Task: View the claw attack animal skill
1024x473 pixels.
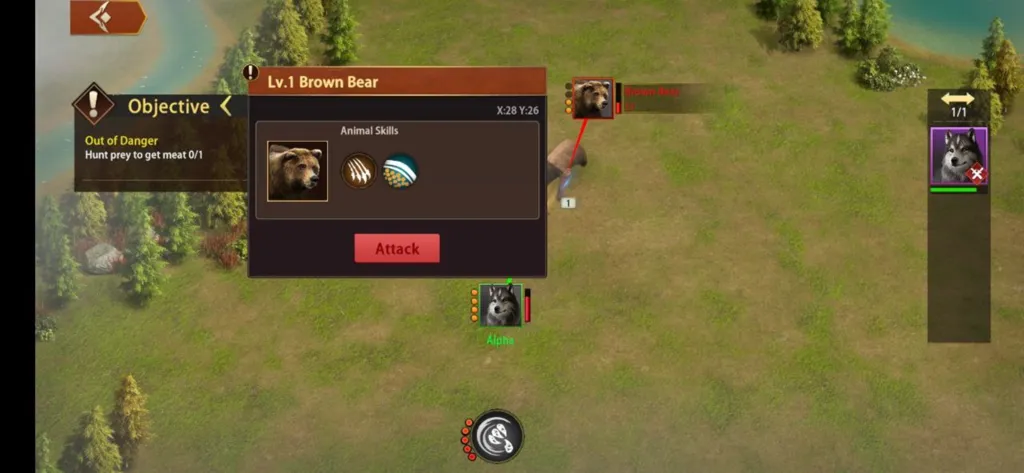Action: click(360, 171)
